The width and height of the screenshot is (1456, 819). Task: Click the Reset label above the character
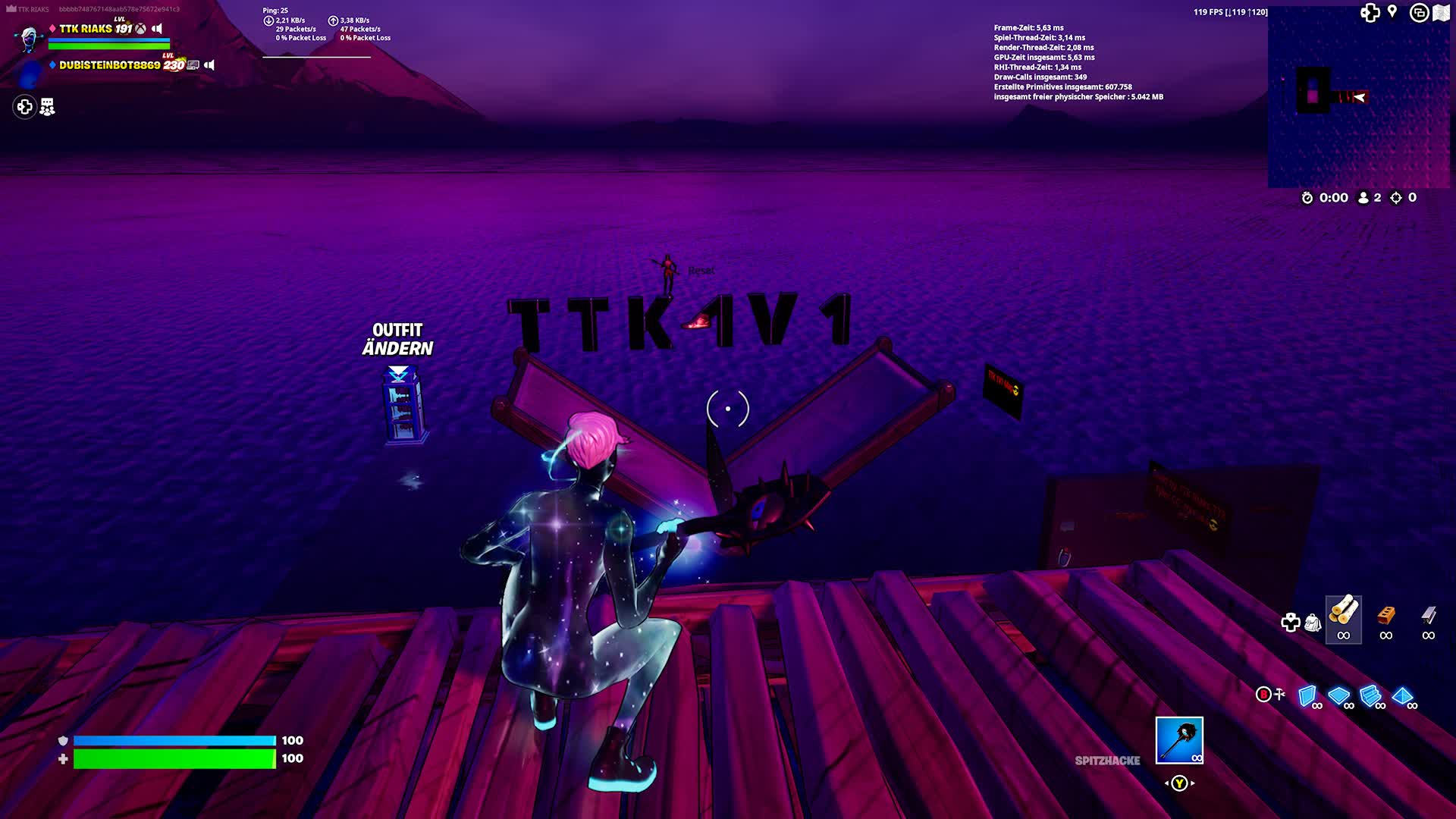tap(701, 270)
